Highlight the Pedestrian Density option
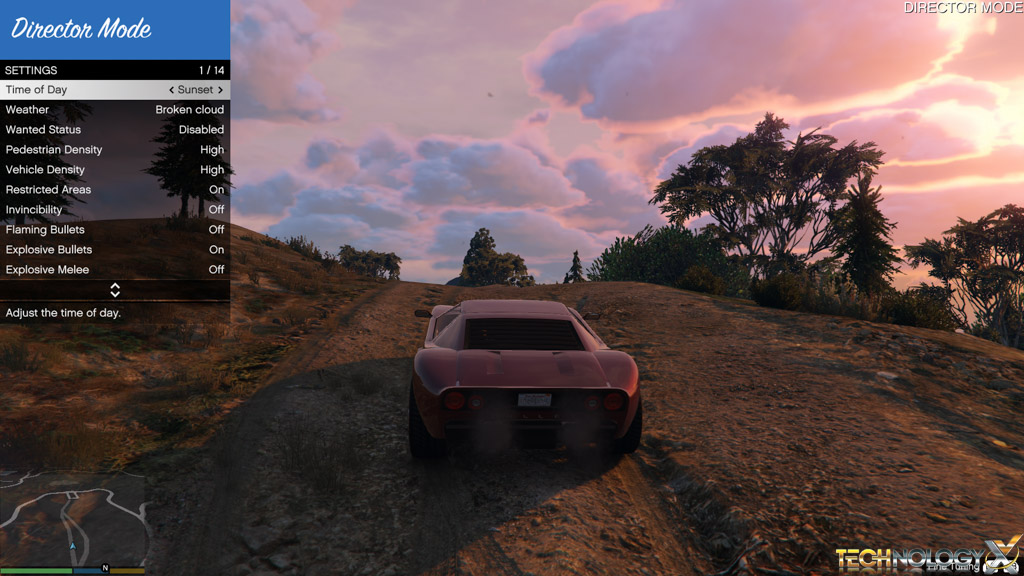This screenshot has height=576, width=1024. click(115, 150)
